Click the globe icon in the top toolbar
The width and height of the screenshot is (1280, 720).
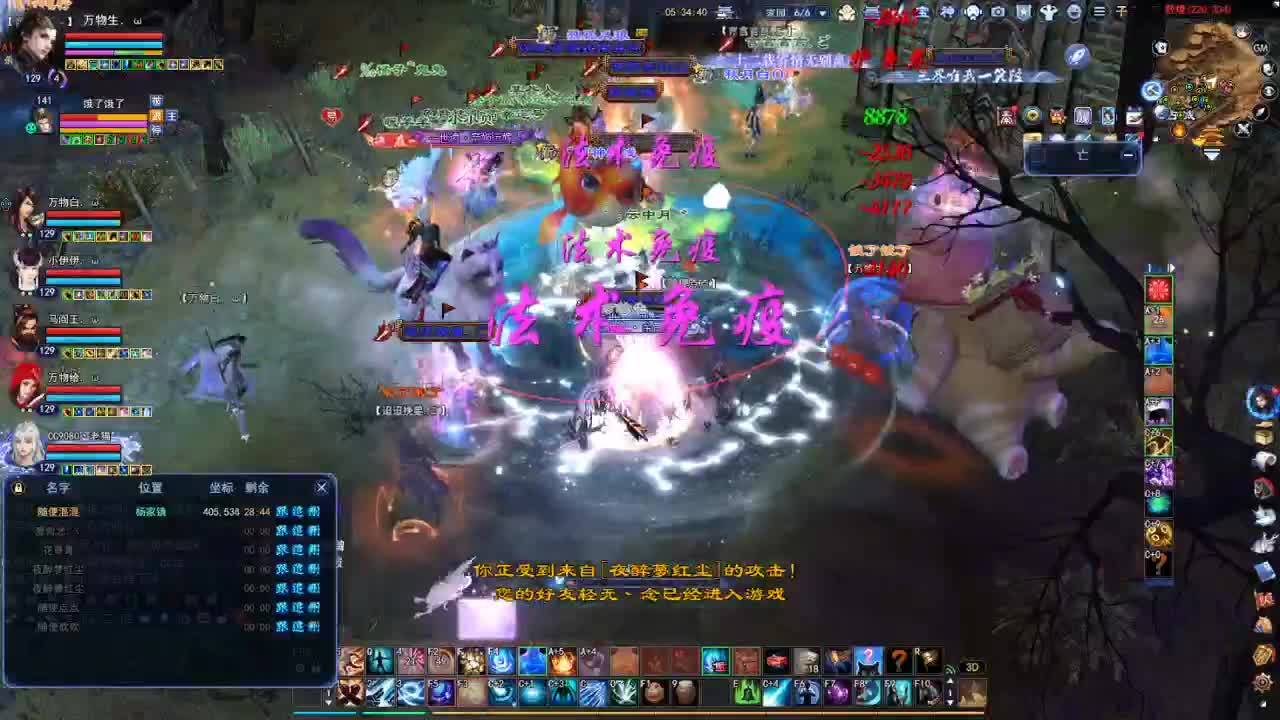(1074, 12)
